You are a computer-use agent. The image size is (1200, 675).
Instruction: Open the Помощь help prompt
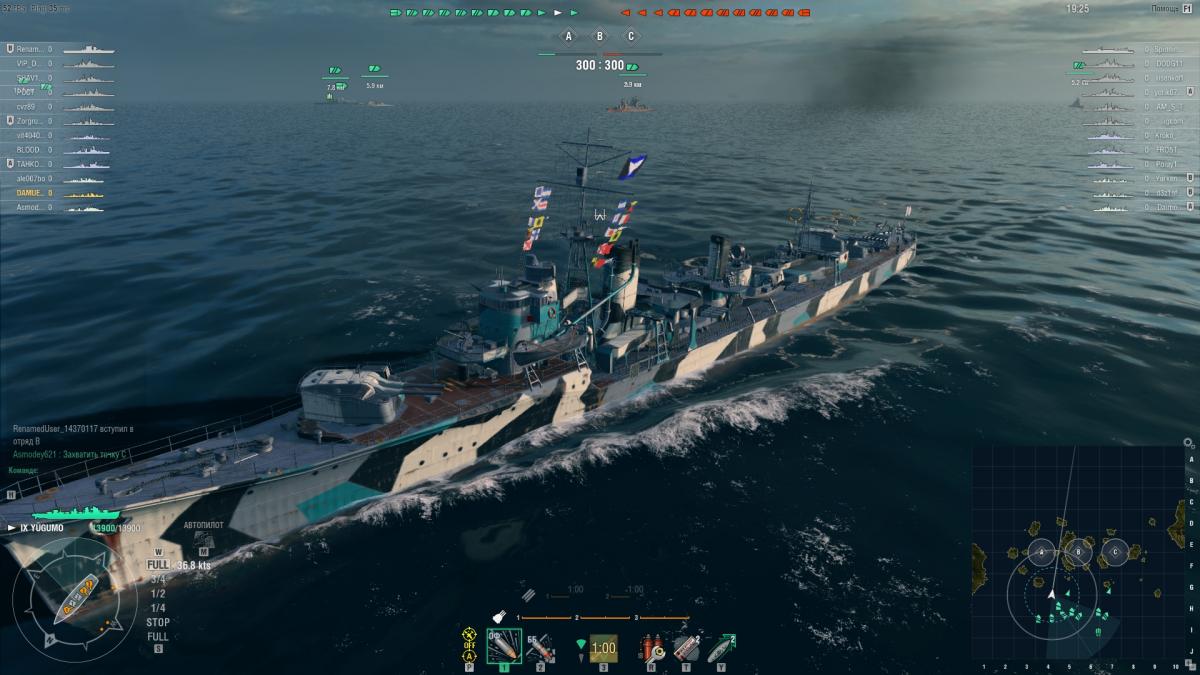pos(1165,8)
